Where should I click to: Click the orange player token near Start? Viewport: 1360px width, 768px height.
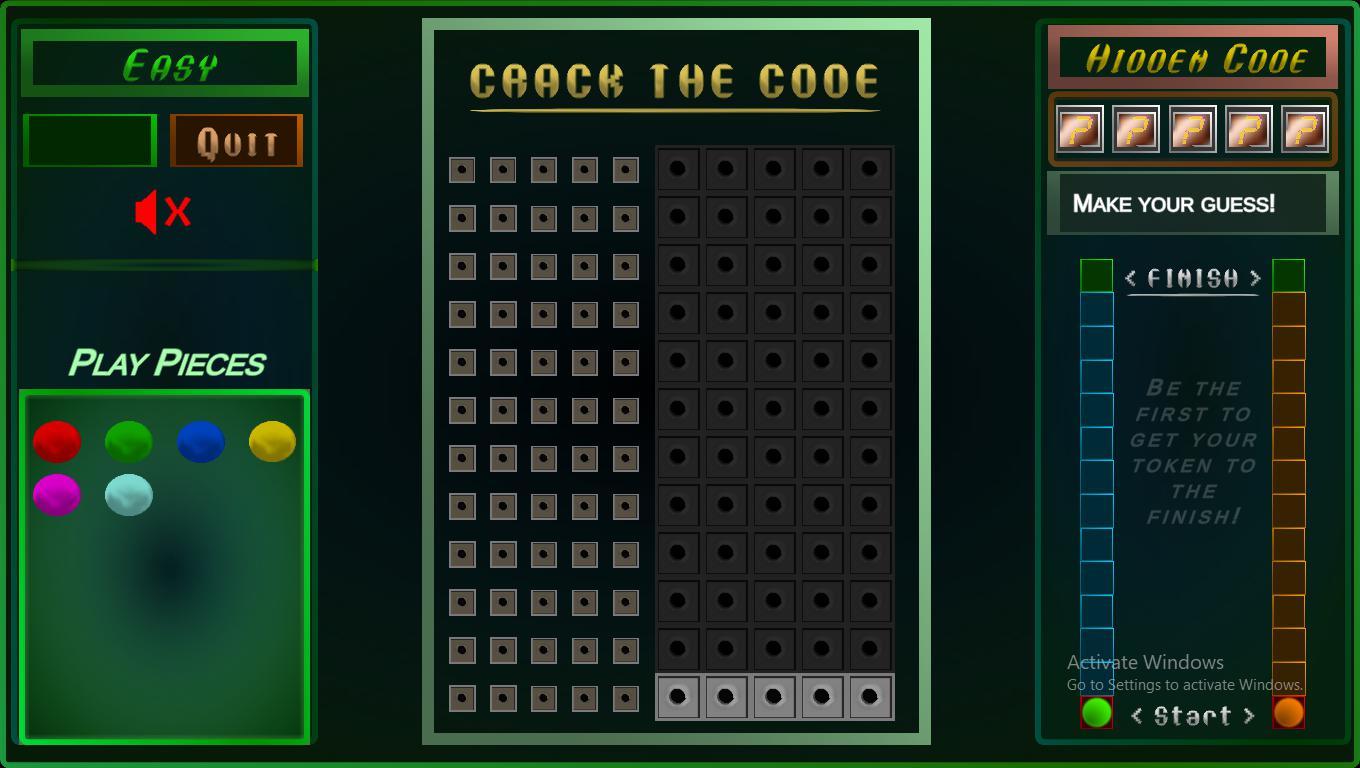[1290, 712]
